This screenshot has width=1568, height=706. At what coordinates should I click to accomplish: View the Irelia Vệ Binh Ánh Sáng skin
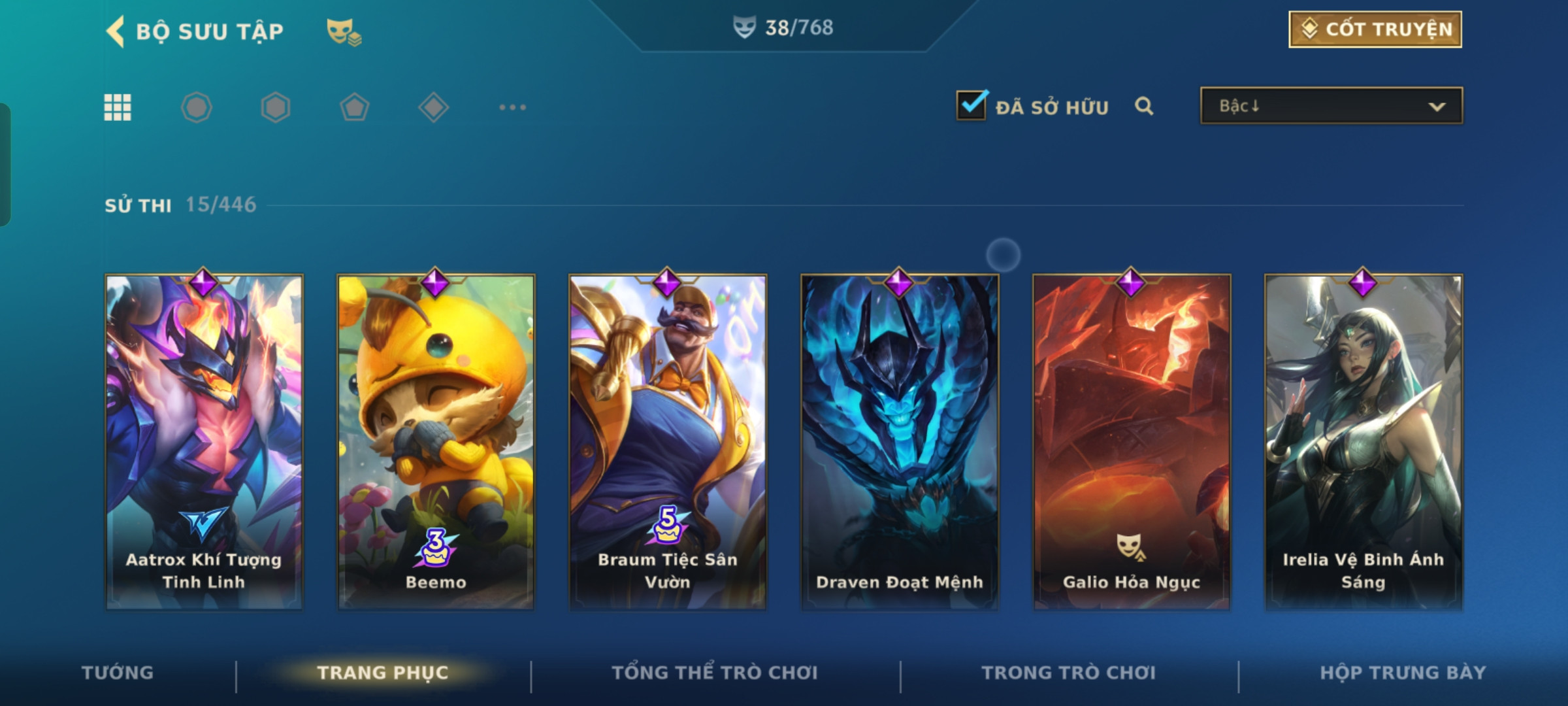pos(1364,442)
